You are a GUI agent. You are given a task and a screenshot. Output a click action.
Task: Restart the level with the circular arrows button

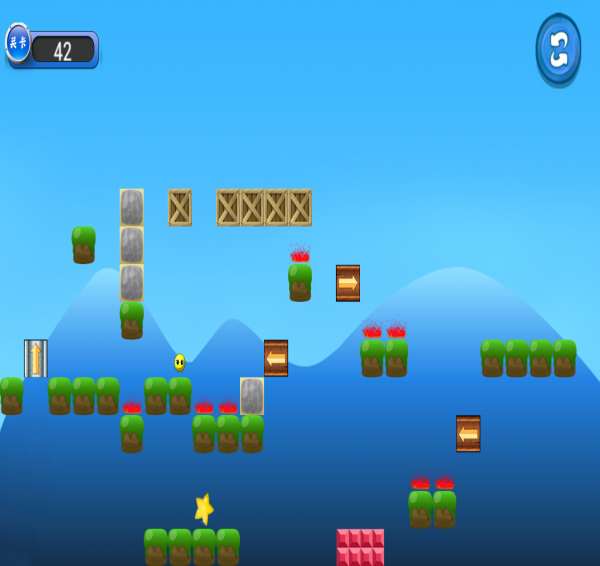click(558, 49)
